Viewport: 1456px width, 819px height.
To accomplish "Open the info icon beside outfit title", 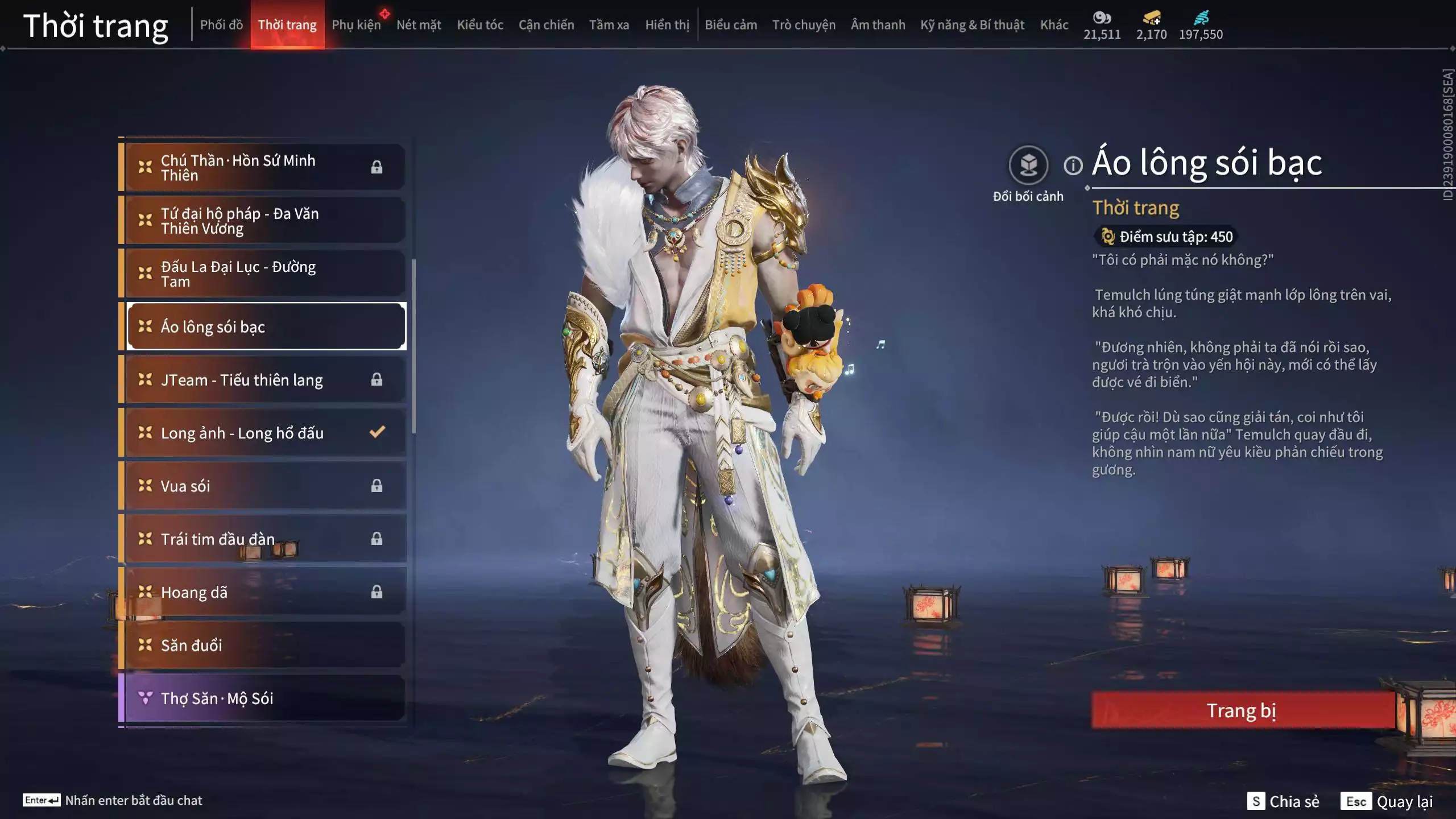I will pos(1073,166).
